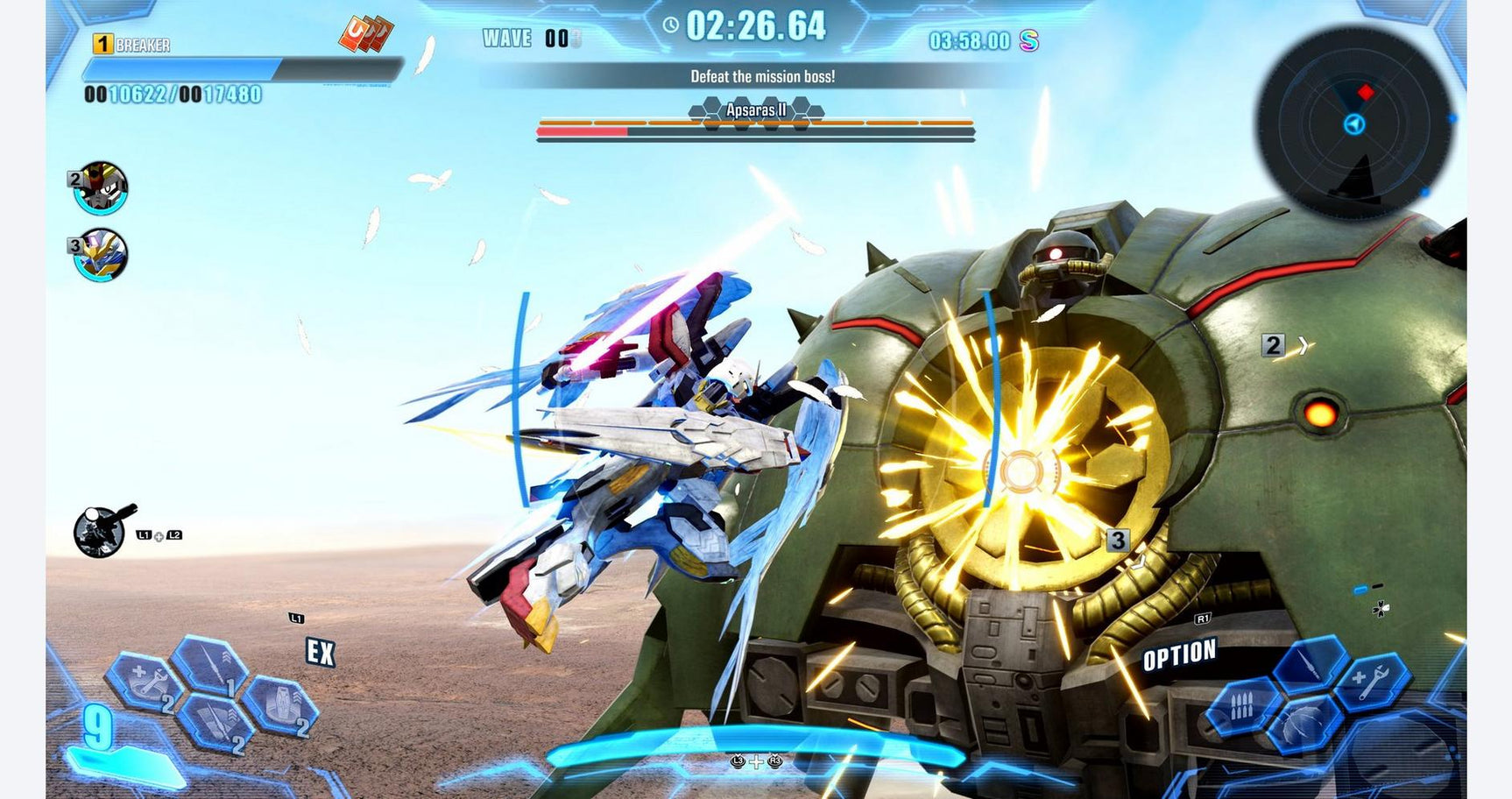Screen dimensions: 1512x799
Task: Toggle lock-on marker 2 on the boss
Action: (1275, 344)
